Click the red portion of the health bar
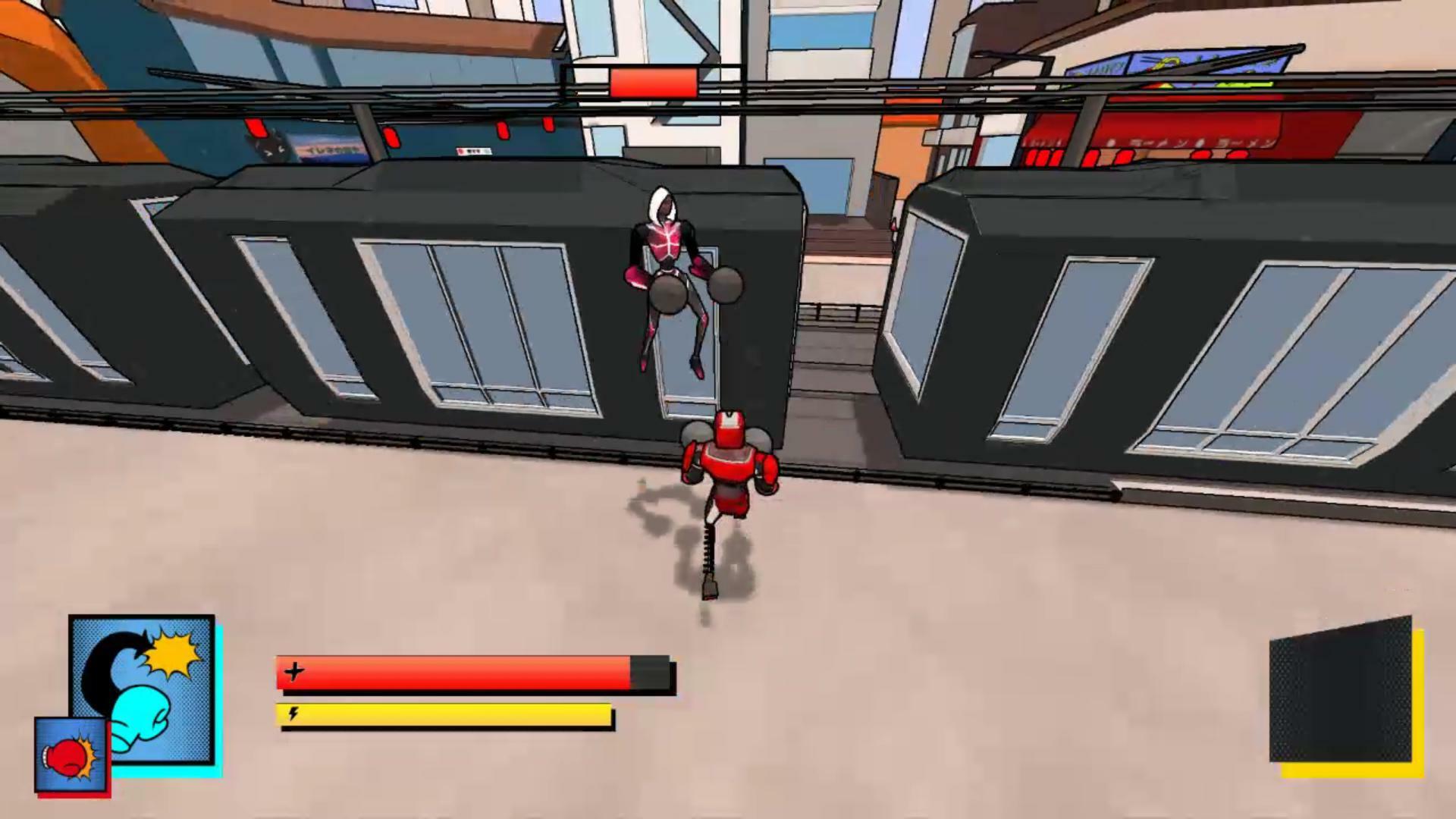 (x=455, y=672)
